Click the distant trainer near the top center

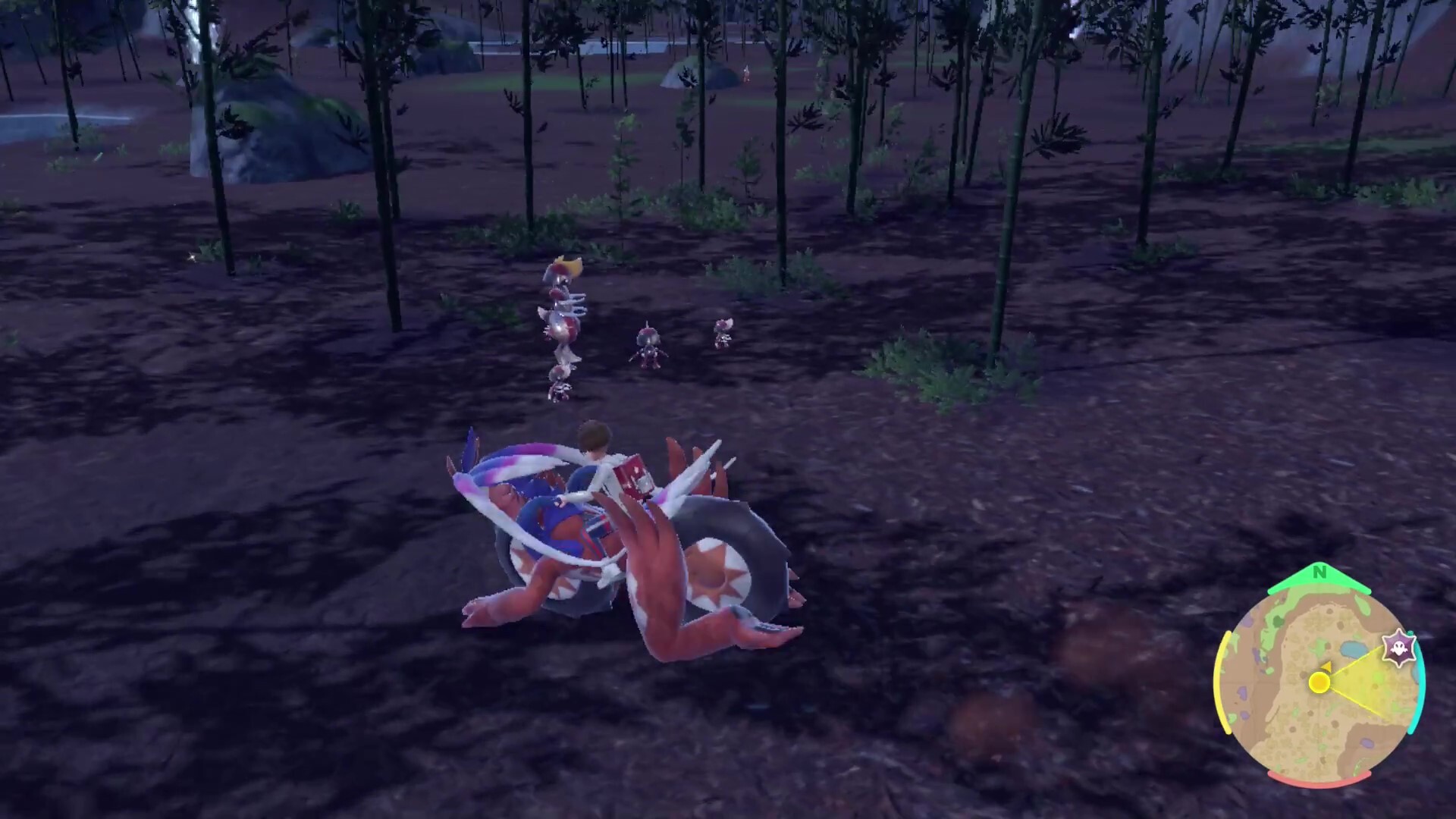(747, 72)
